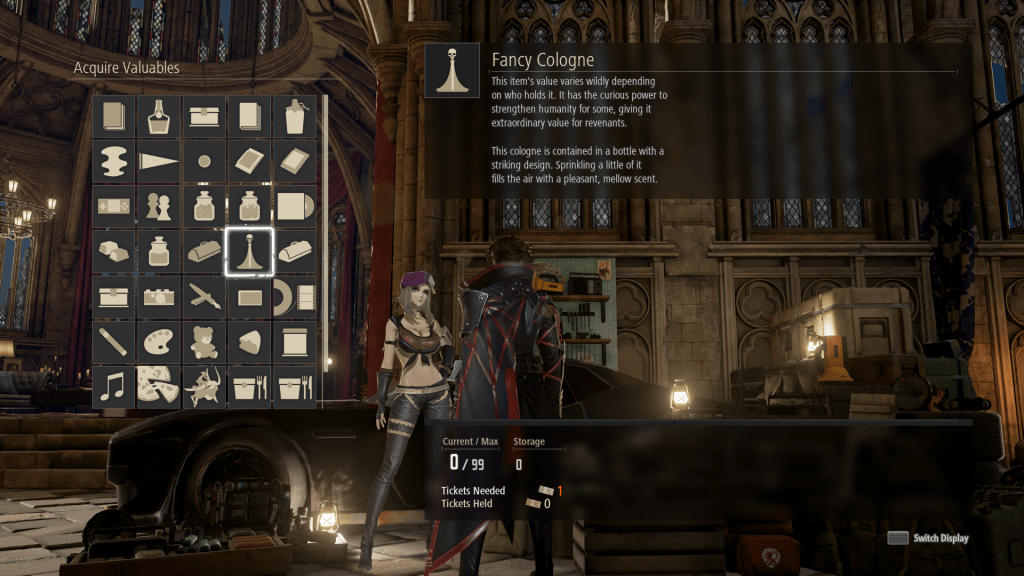Pick the chess pieces valuable
Viewport: 1024px width, 576px height.
coord(158,206)
